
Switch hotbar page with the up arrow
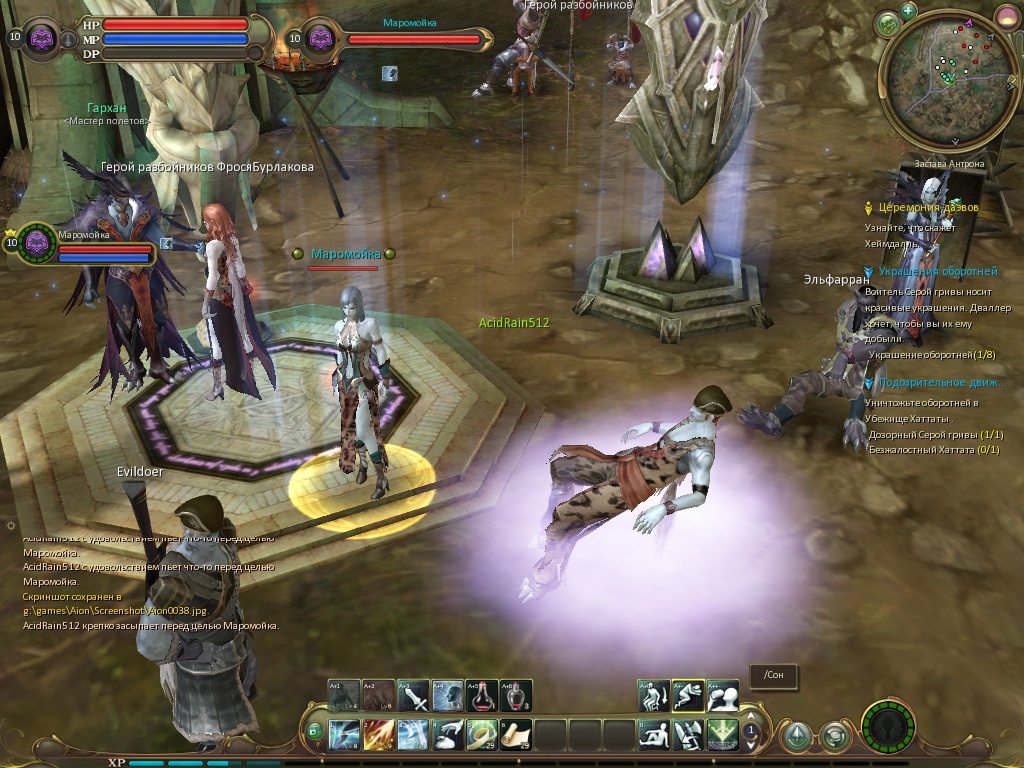(752, 719)
